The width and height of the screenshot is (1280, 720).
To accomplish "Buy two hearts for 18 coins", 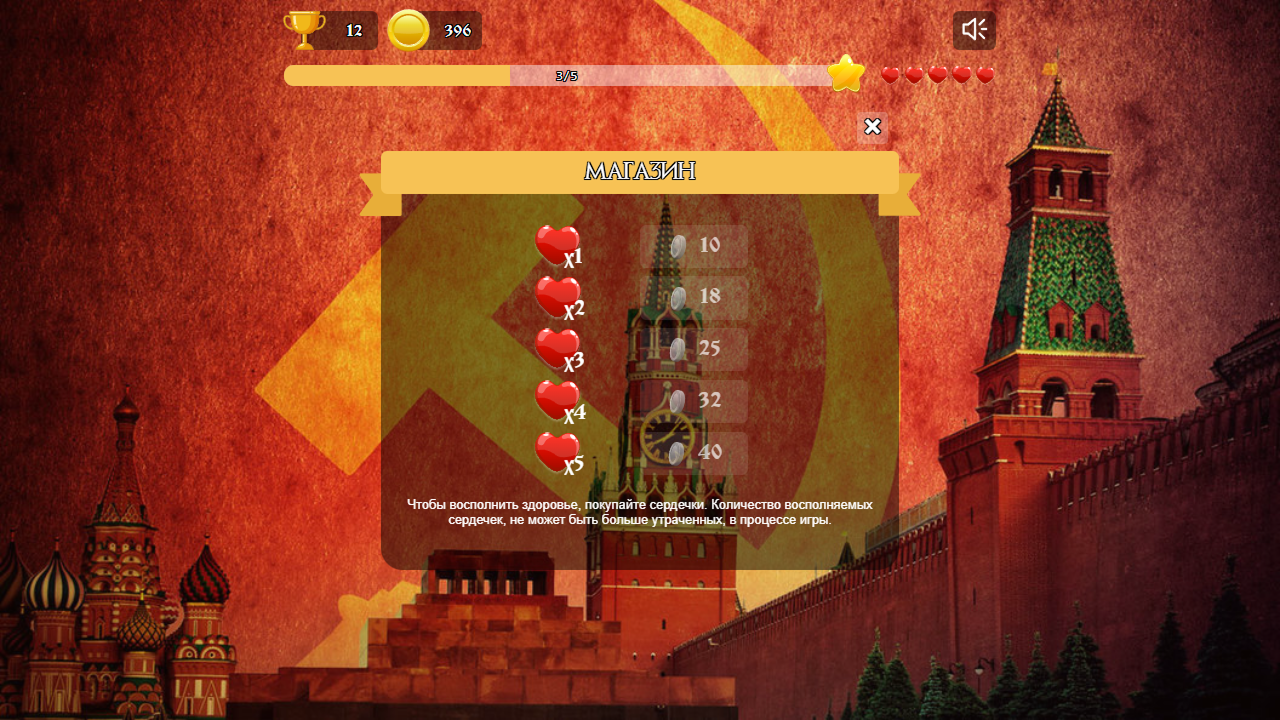I will [x=693, y=296].
